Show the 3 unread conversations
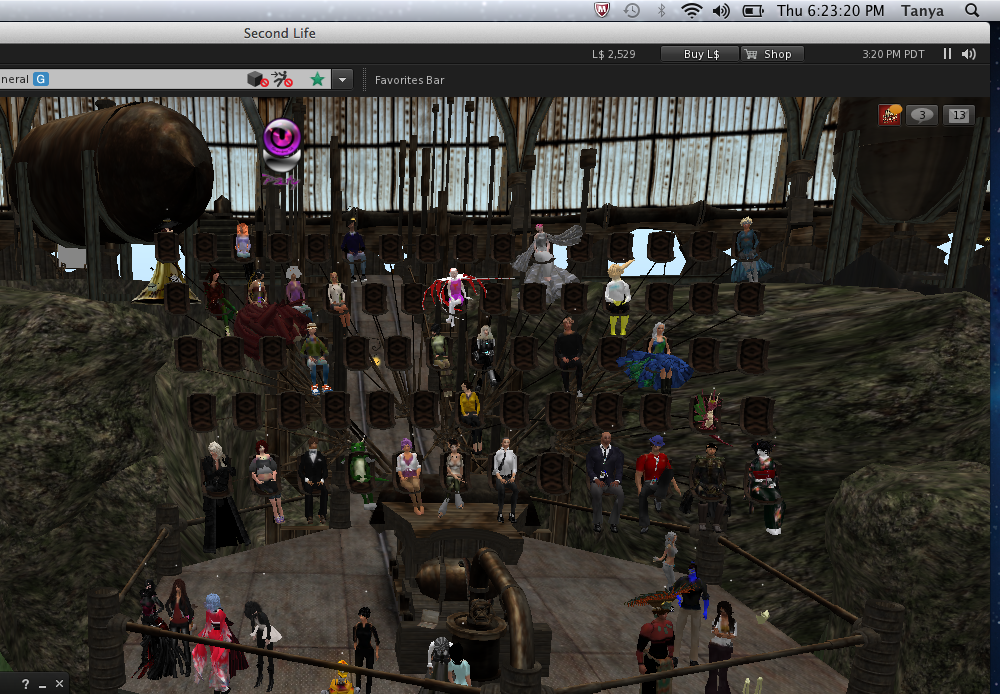The image size is (1000, 694). click(922, 115)
